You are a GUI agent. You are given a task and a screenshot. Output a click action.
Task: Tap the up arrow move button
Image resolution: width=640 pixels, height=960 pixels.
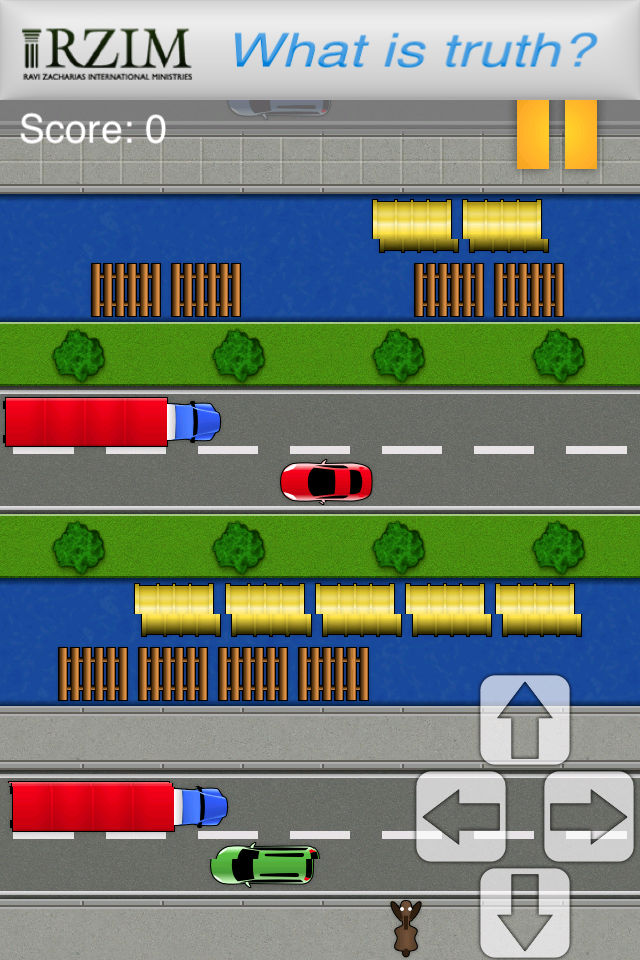[525, 720]
